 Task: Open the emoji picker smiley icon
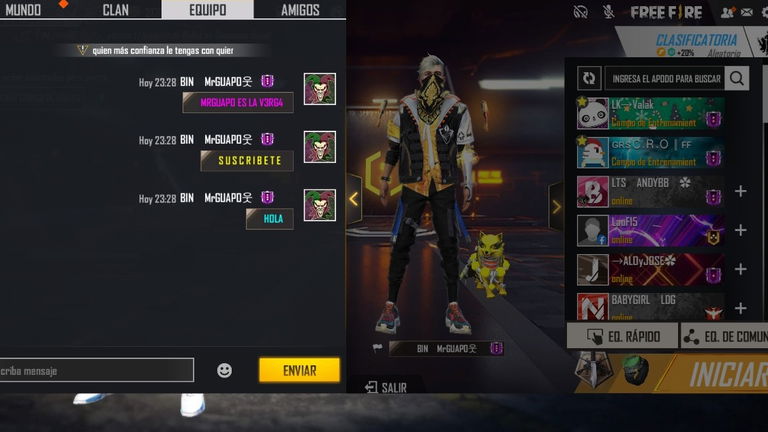[225, 370]
